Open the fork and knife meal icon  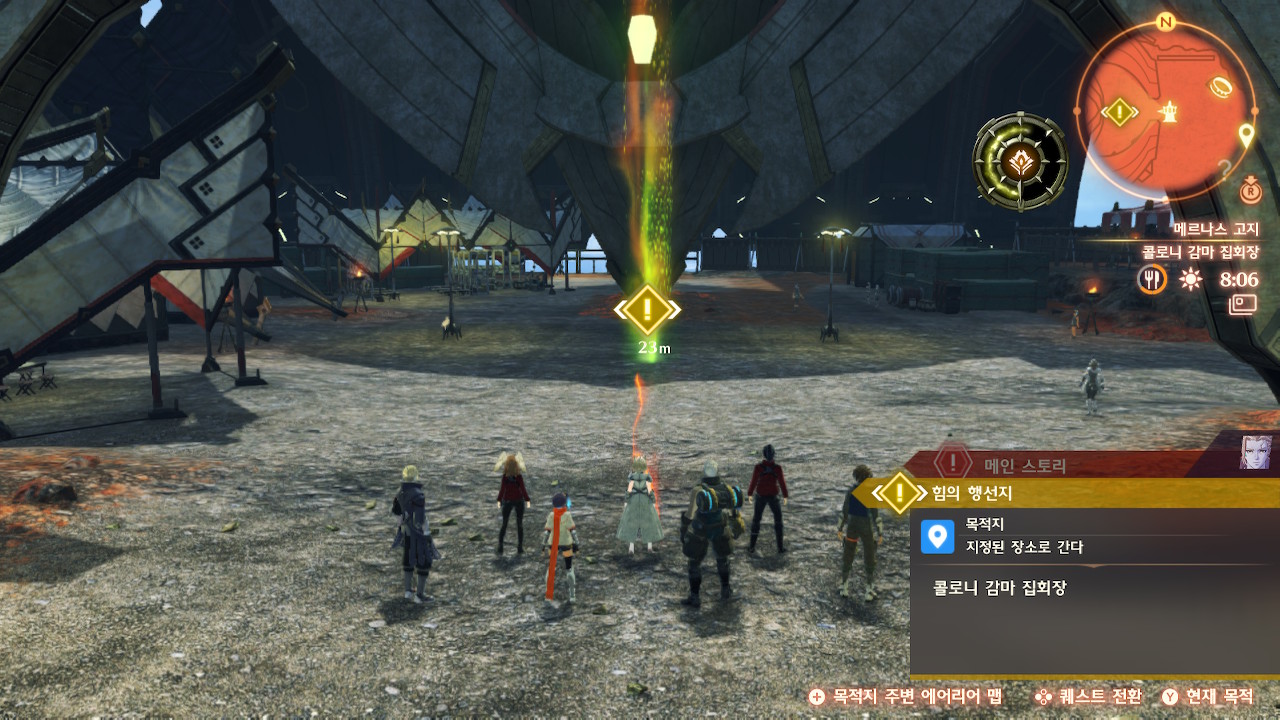[x=1152, y=279]
